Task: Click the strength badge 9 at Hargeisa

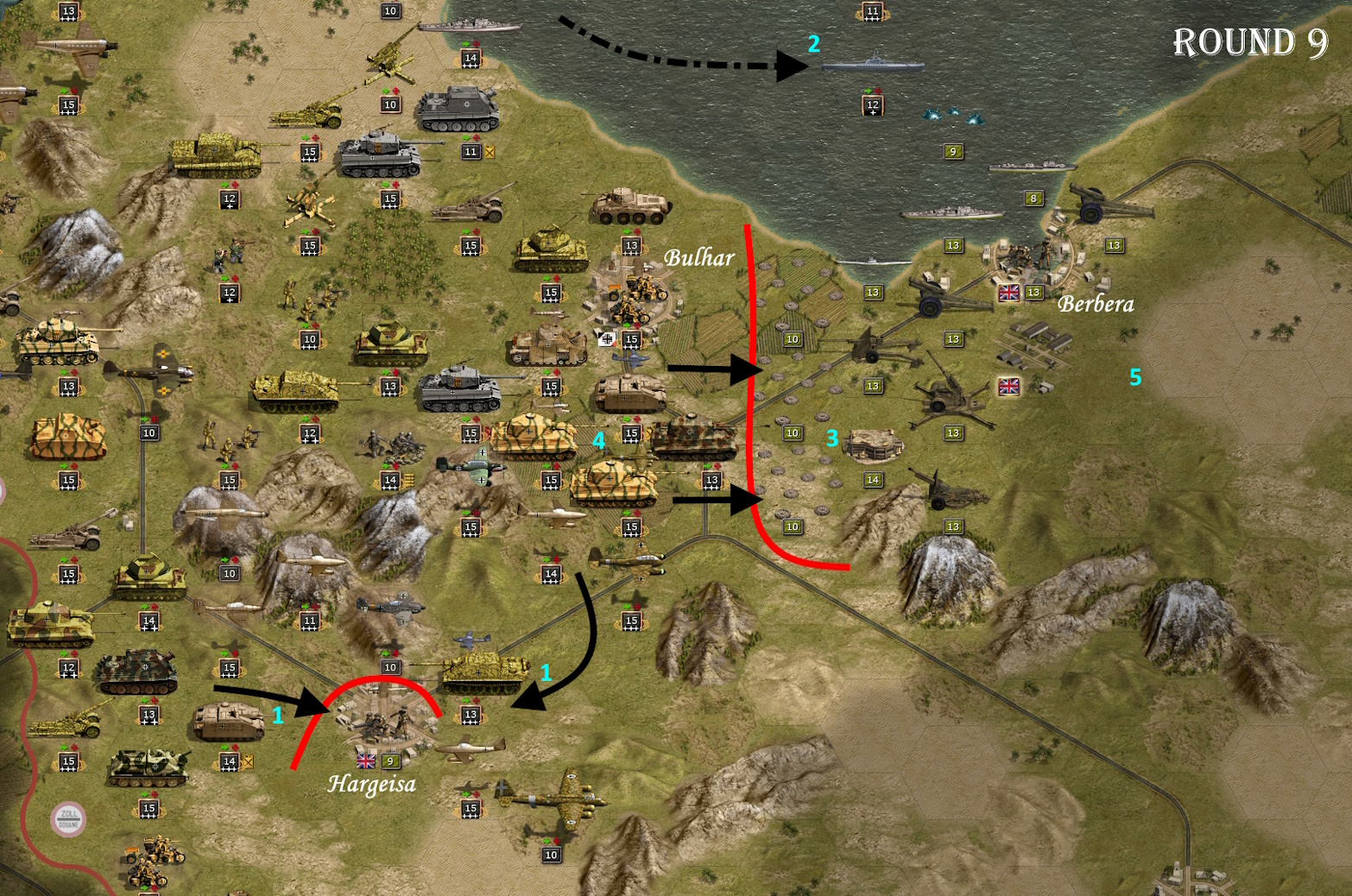Action: tap(389, 761)
